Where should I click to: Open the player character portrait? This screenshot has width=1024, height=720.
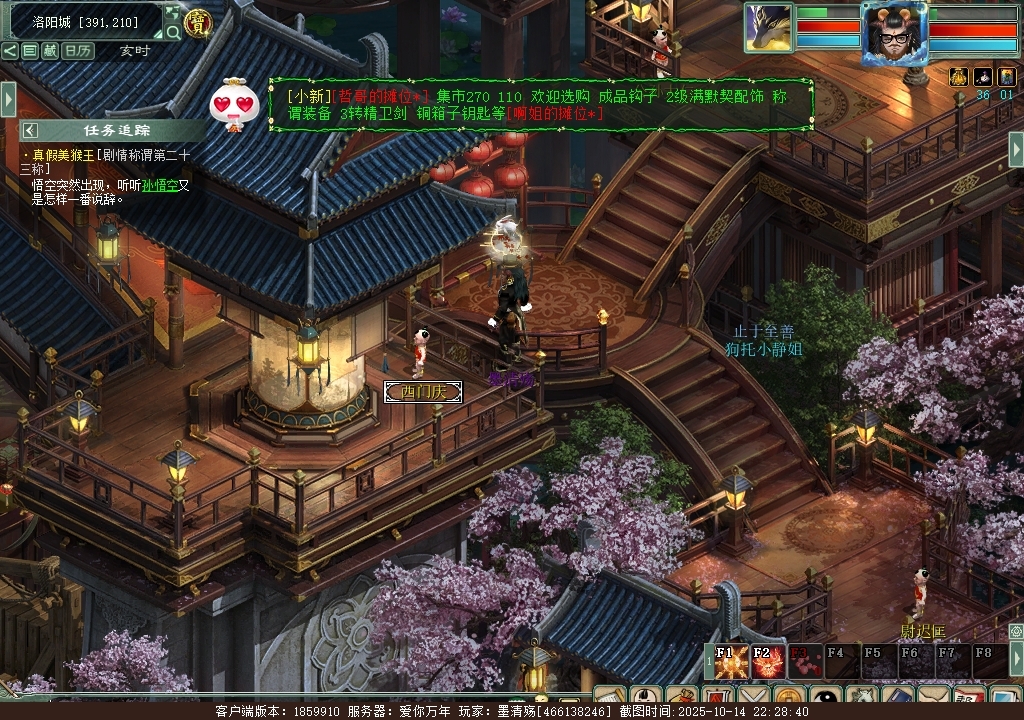(x=893, y=33)
